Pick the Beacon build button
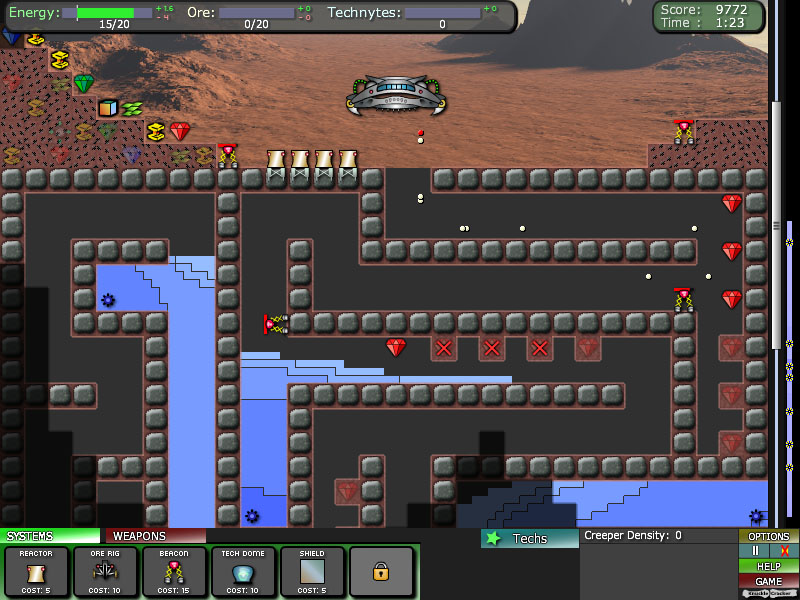Viewport: 800px width, 600px height. (x=174, y=572)
